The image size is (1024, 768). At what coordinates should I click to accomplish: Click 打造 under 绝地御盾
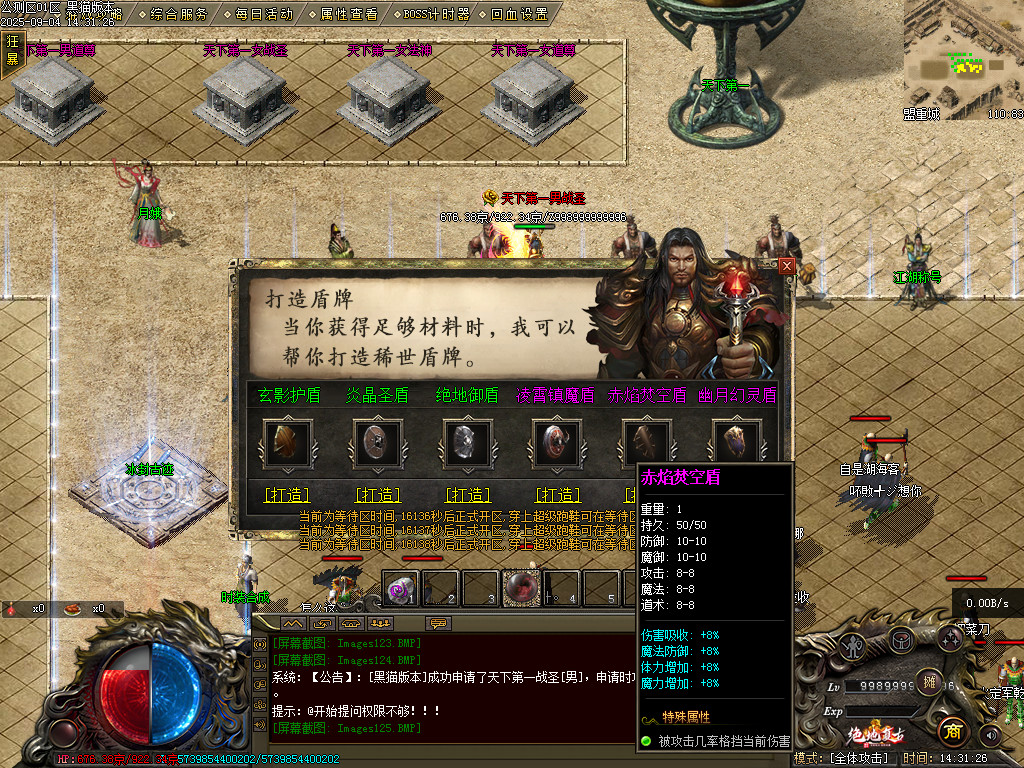468,495
